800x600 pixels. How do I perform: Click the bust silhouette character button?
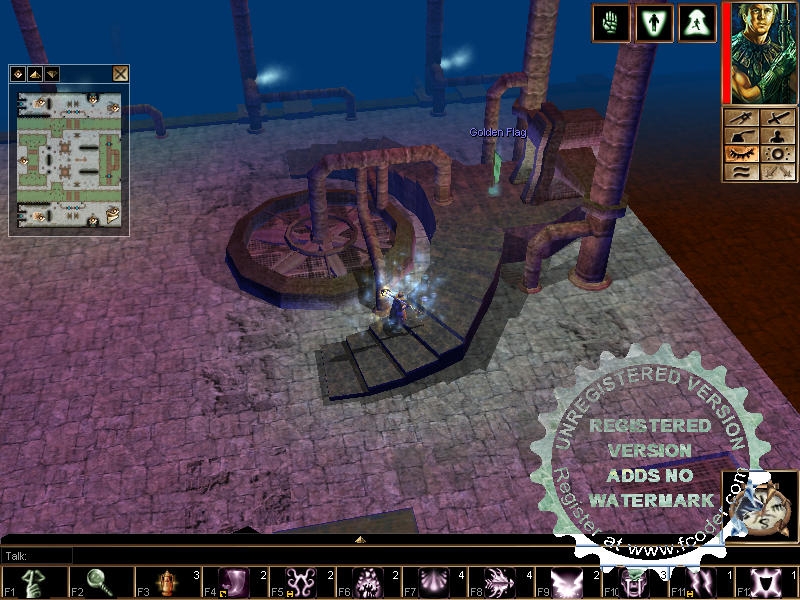coord(778,137)
